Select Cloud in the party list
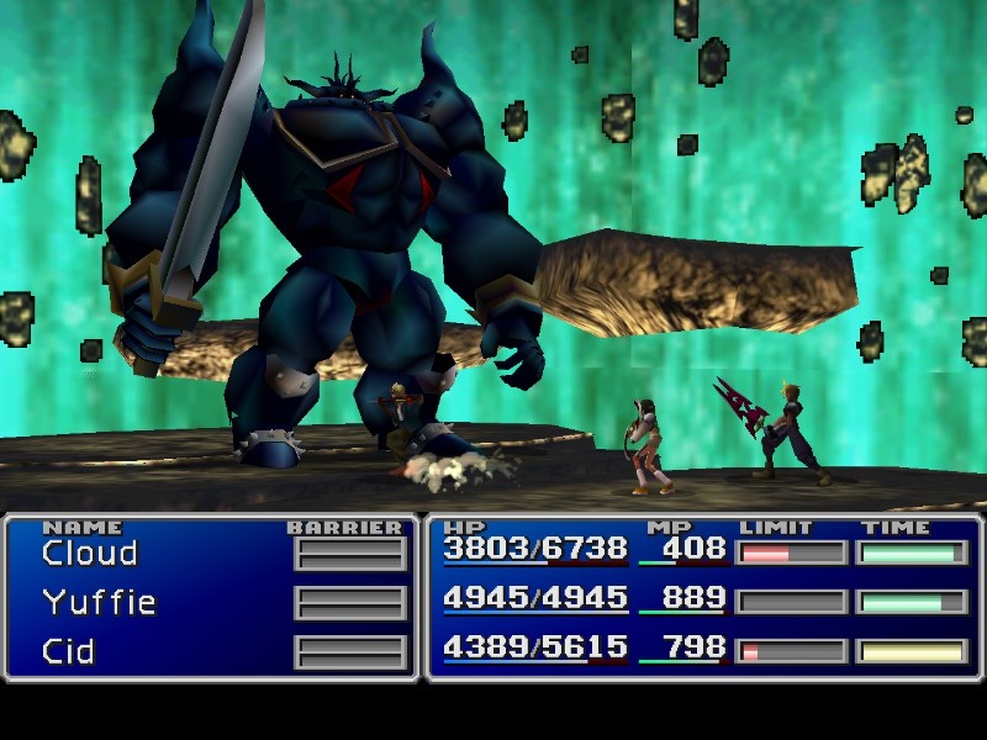Viewport: 987px width, 740px height. [90, 553]
